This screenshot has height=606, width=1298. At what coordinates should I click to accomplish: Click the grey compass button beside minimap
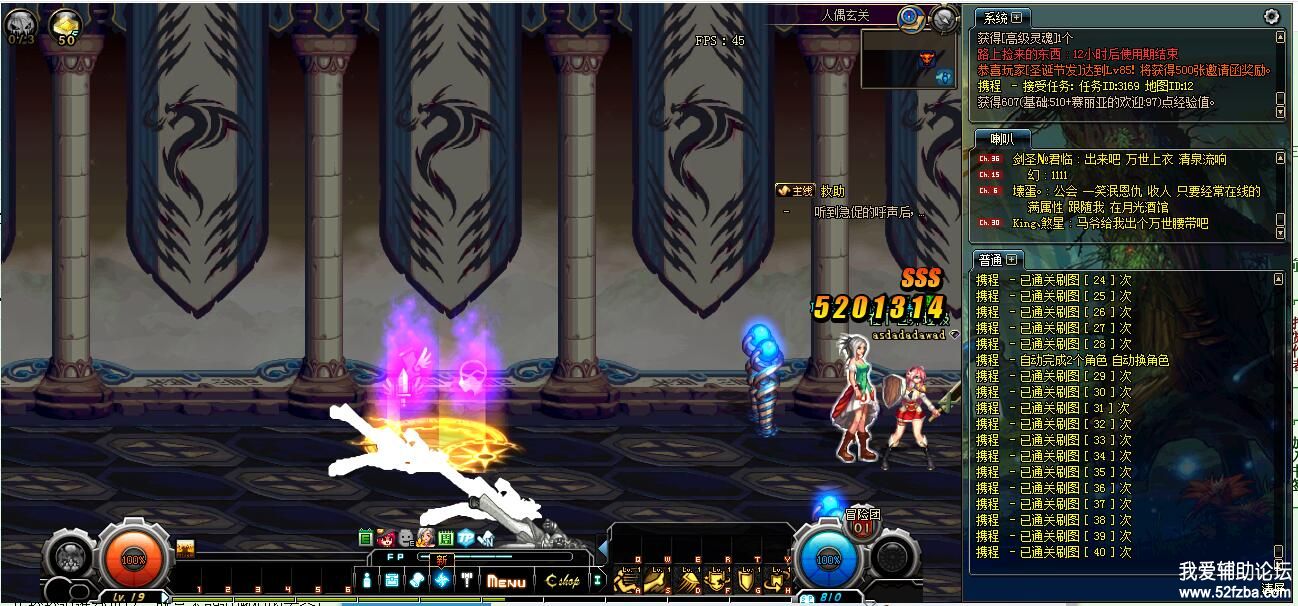pyautogui.click(x=943, y=17)
